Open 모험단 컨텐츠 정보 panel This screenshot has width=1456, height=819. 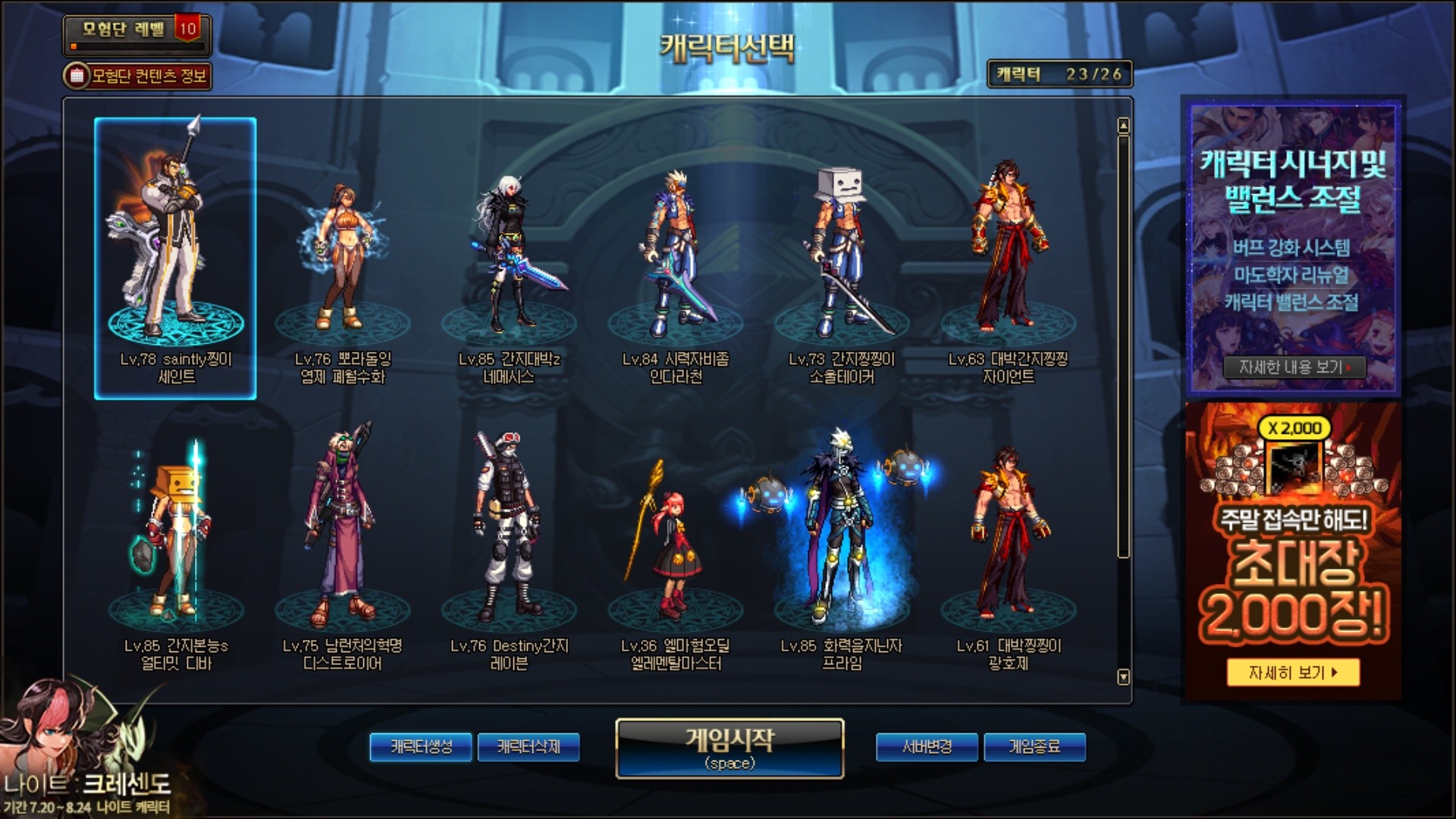point(137,76)
